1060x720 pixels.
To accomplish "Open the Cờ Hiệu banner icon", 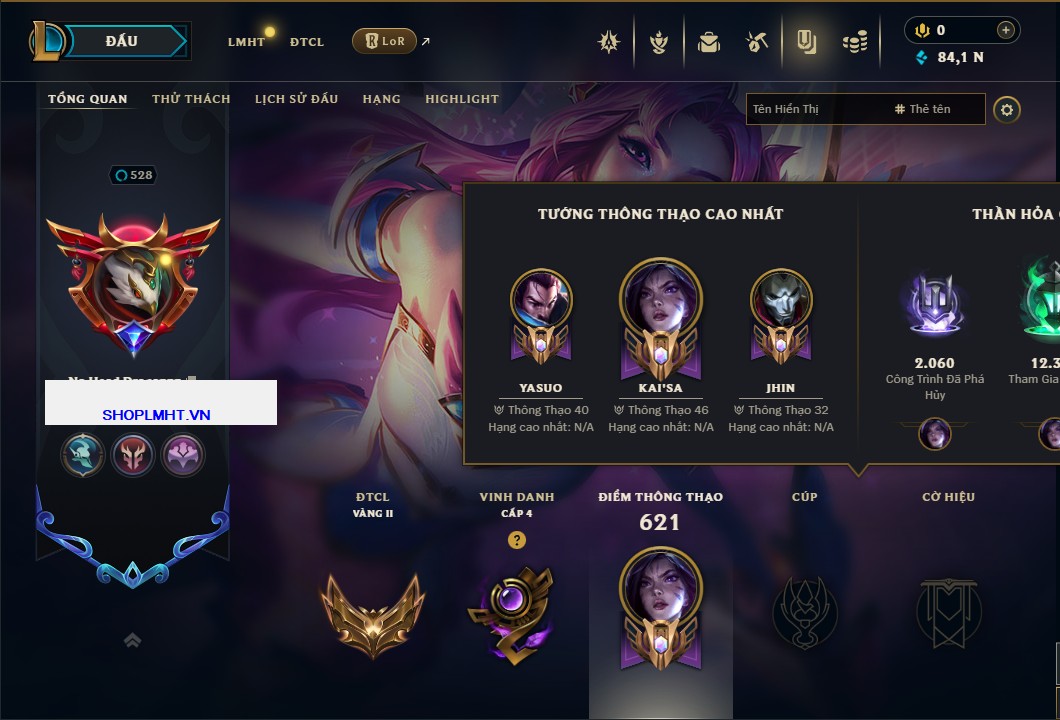I will 948,612.
